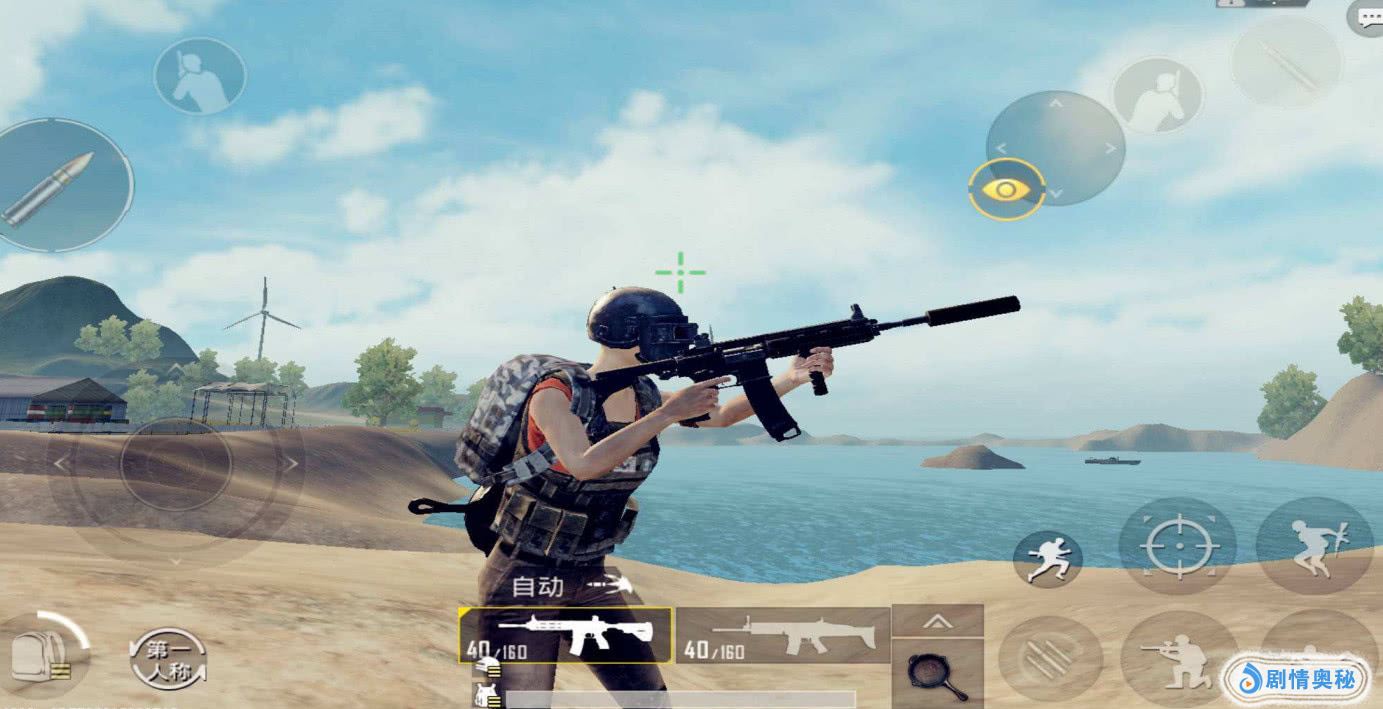The width and height of the screenshot is (1383, 709).
Task: Expand the weapon bar with up arrow
Action: point(937,621)
